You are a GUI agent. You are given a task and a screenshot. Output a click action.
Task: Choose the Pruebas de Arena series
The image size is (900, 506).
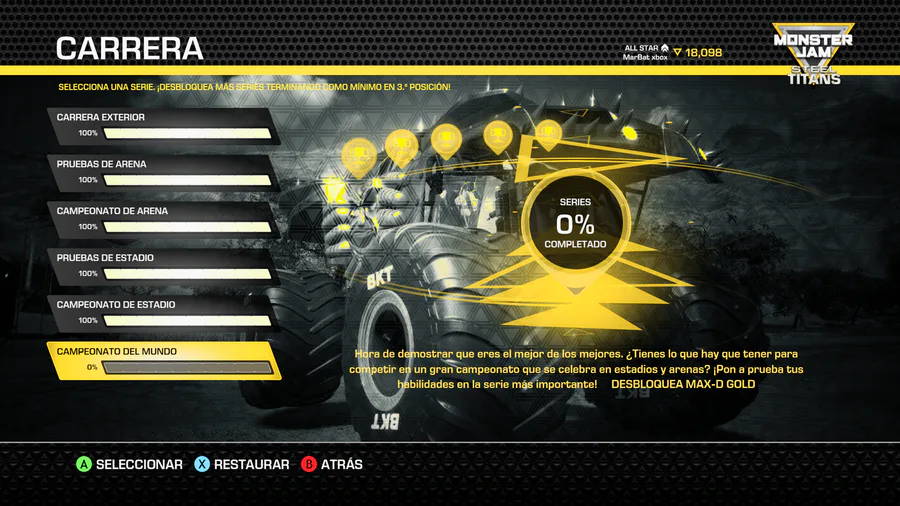pos(160,171)
